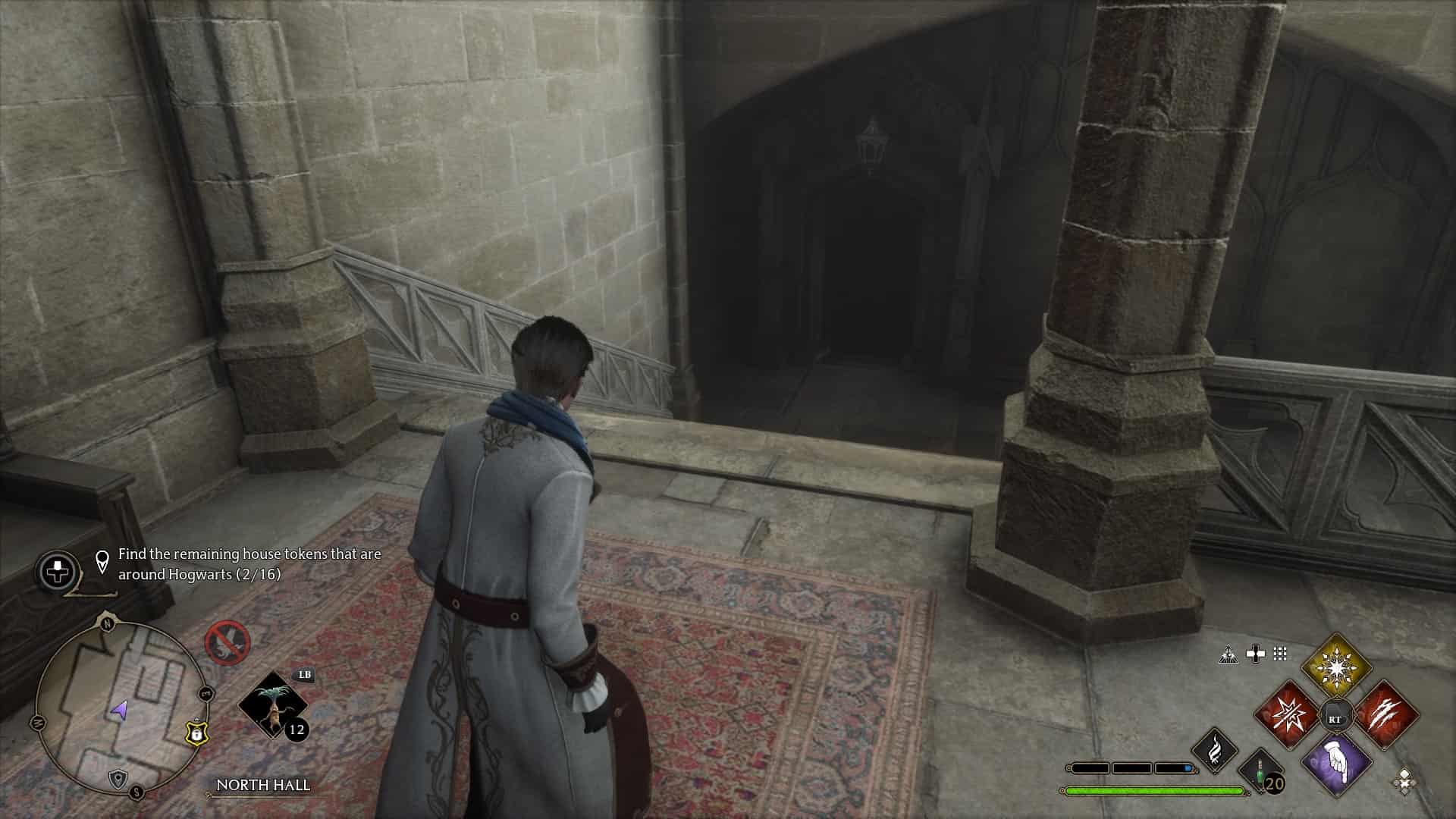Cast the purple pointing-hand spell
1456x819 pixels.
point(1336,764)
